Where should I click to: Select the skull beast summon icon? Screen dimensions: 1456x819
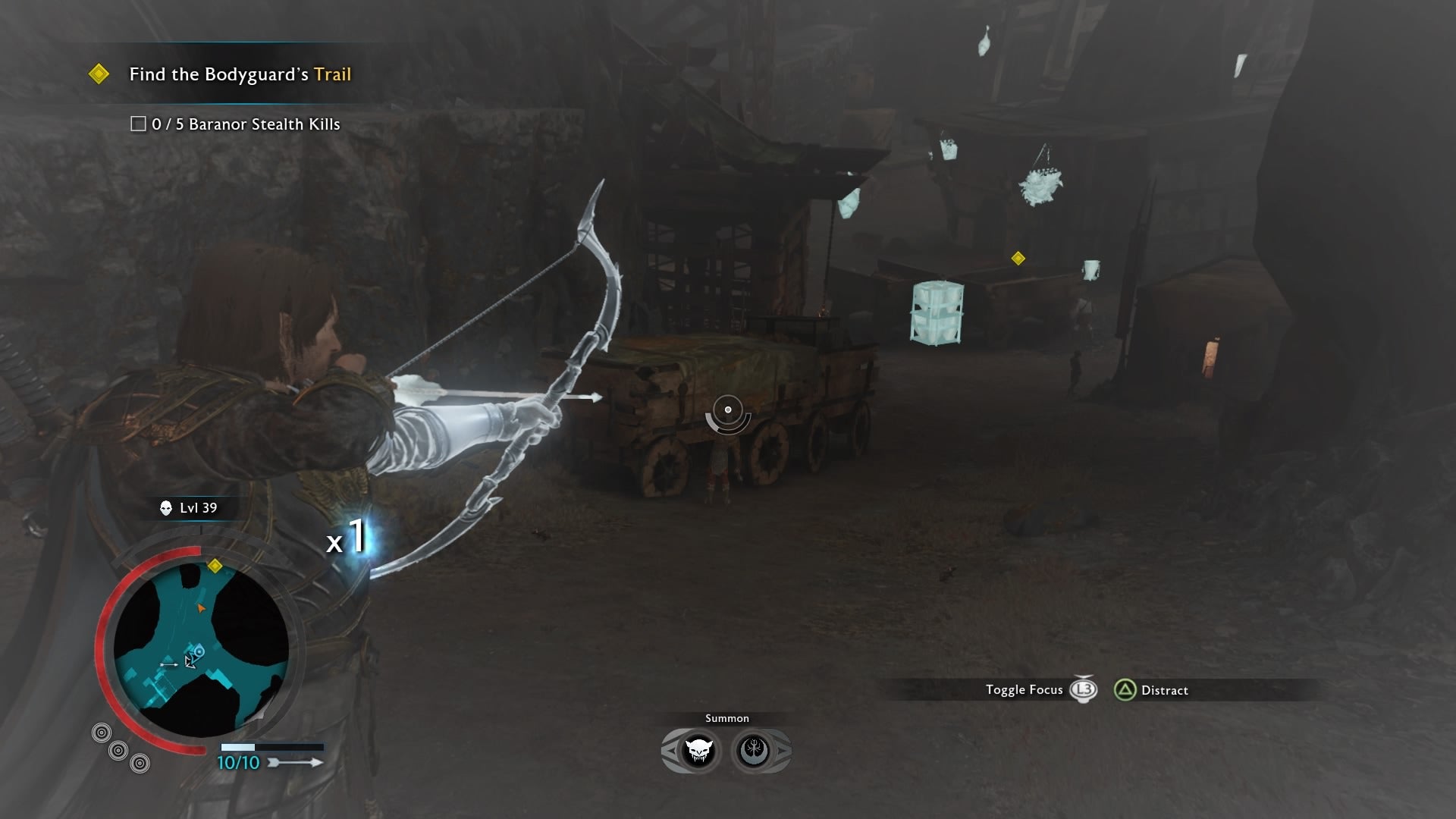click(x=698, y=751)
